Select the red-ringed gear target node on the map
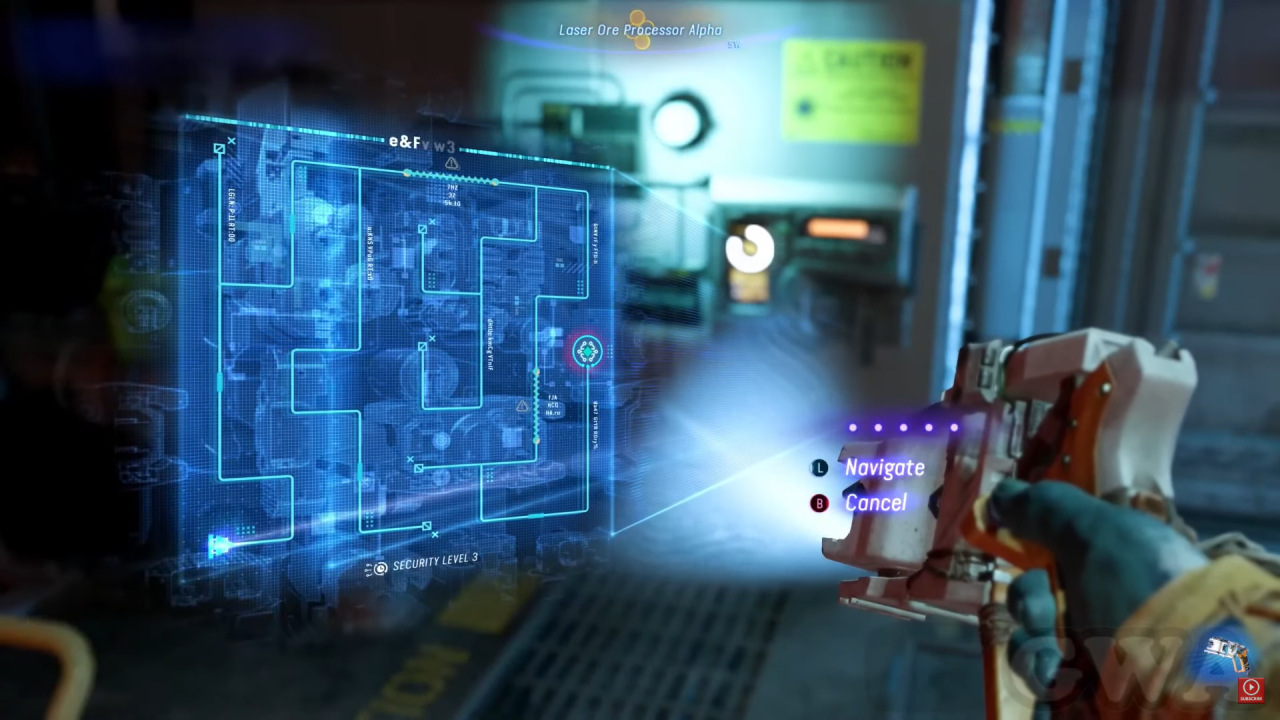Screen dimensions: 1280x720 [x=586, y=351]
